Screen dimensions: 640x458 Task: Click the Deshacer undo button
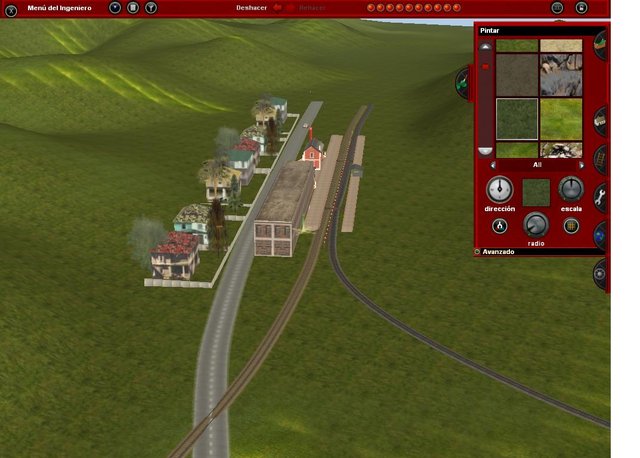coord(252,8)
